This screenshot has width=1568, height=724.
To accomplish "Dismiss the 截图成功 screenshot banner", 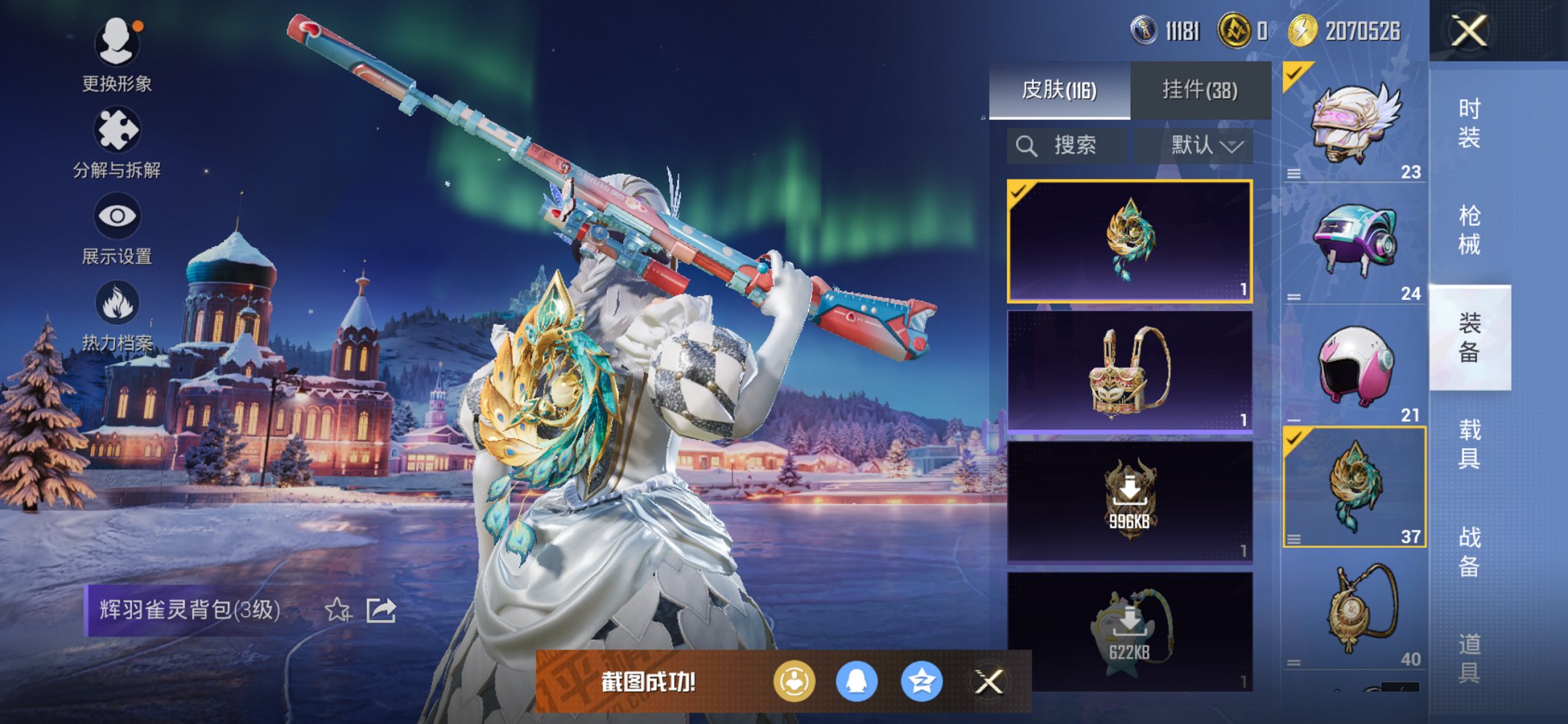I will pos(989,682).
